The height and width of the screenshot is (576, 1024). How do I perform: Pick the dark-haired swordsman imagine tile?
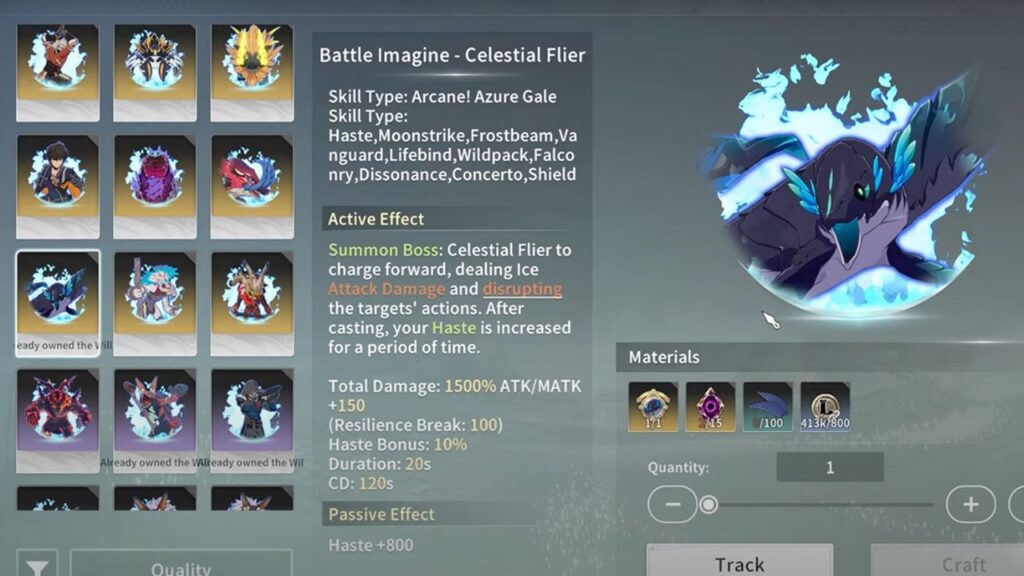pyautogui.click(x=58, y=180)
